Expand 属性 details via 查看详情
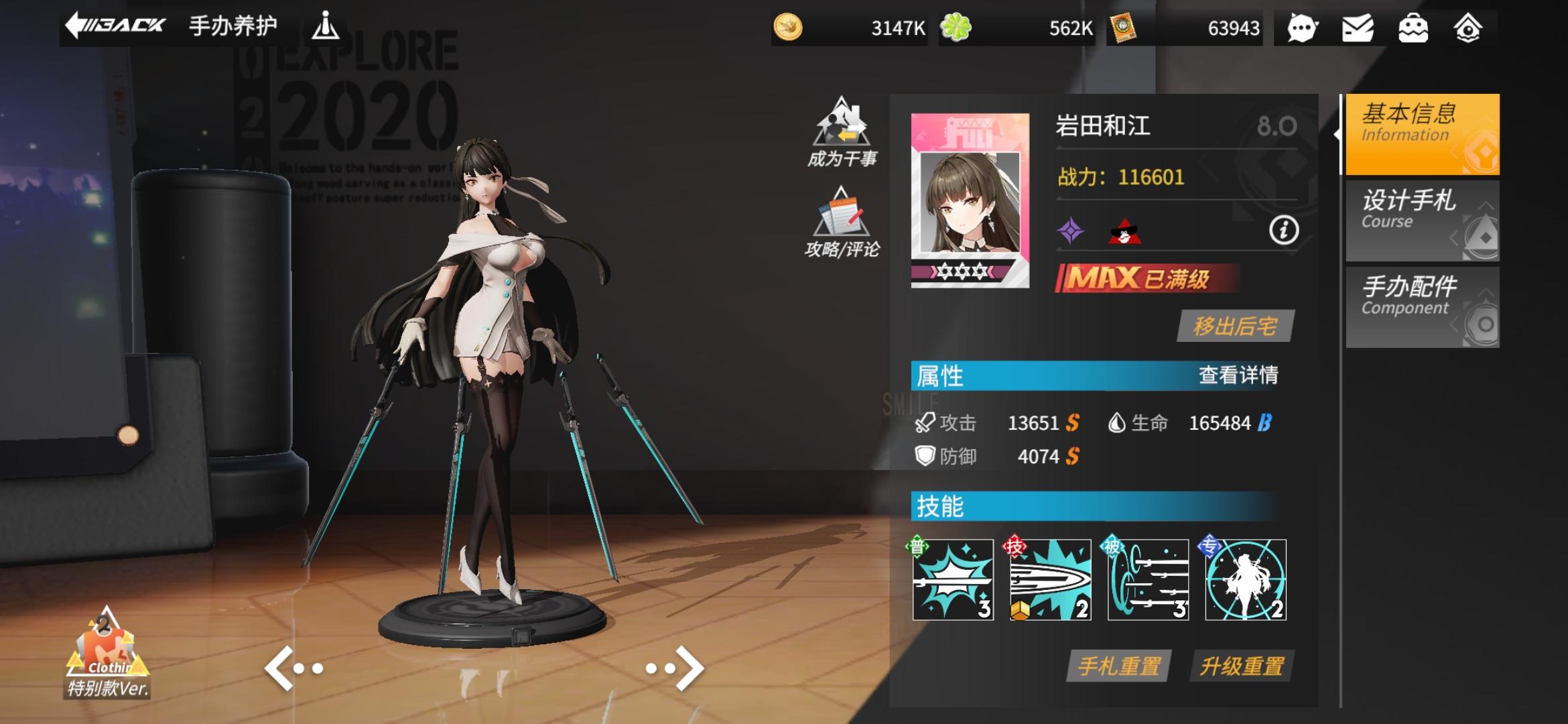 (x=1245, y=376)
